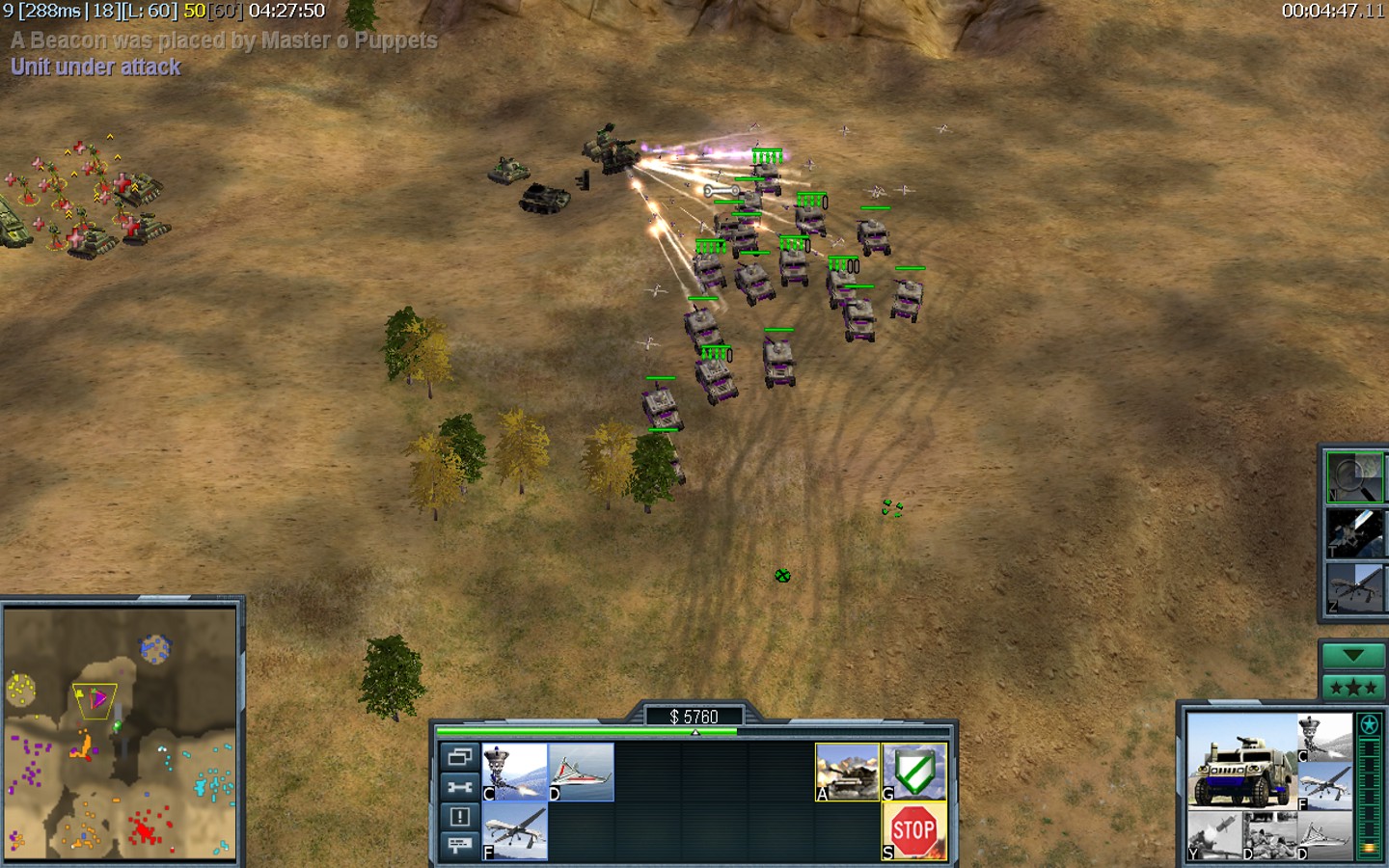Build a Scout Drone from the command bar
This screenshot has width=1389, height=868.
click(514, 830)
